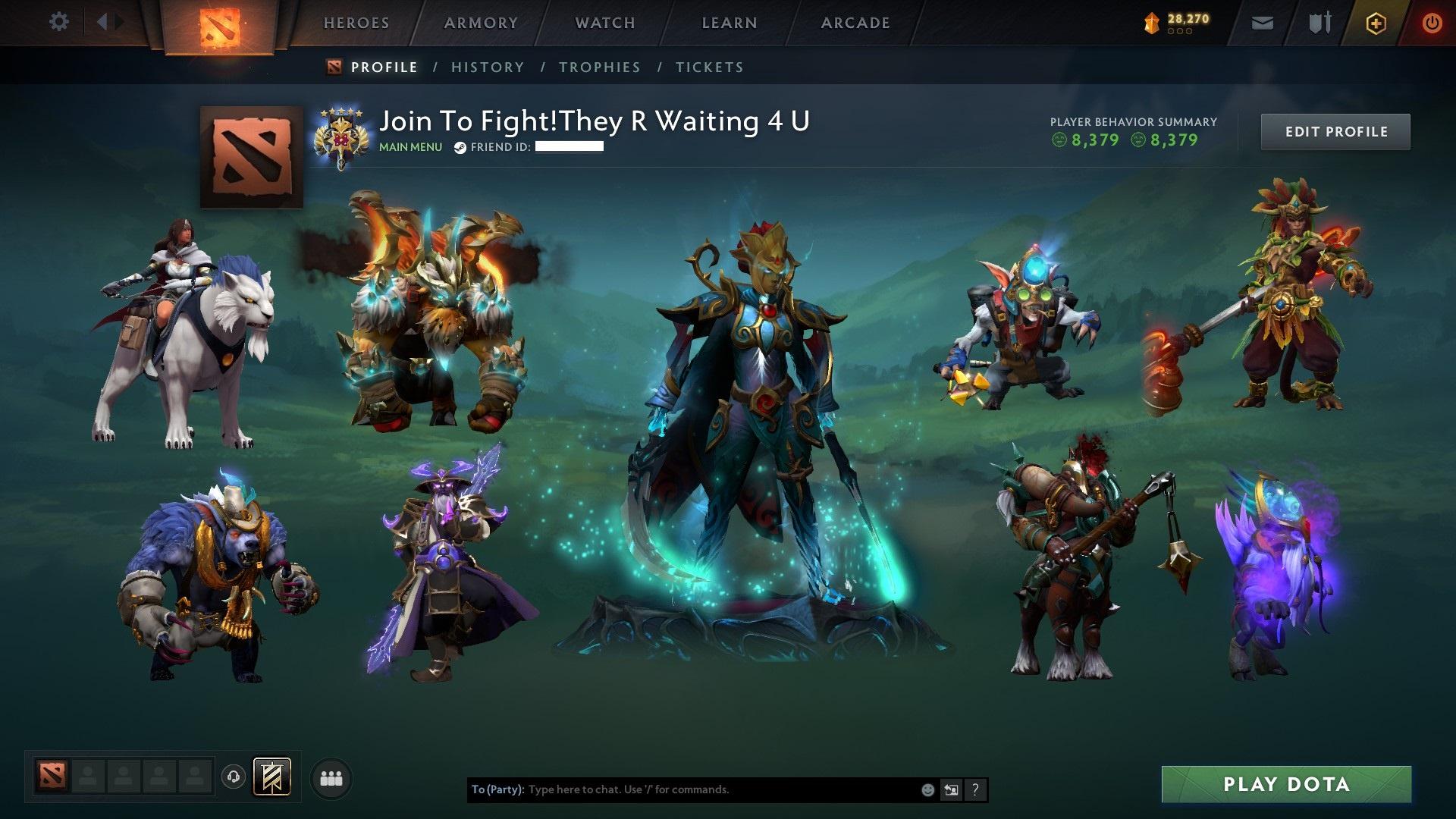Open the ARCADE menu

coord(855,23)
